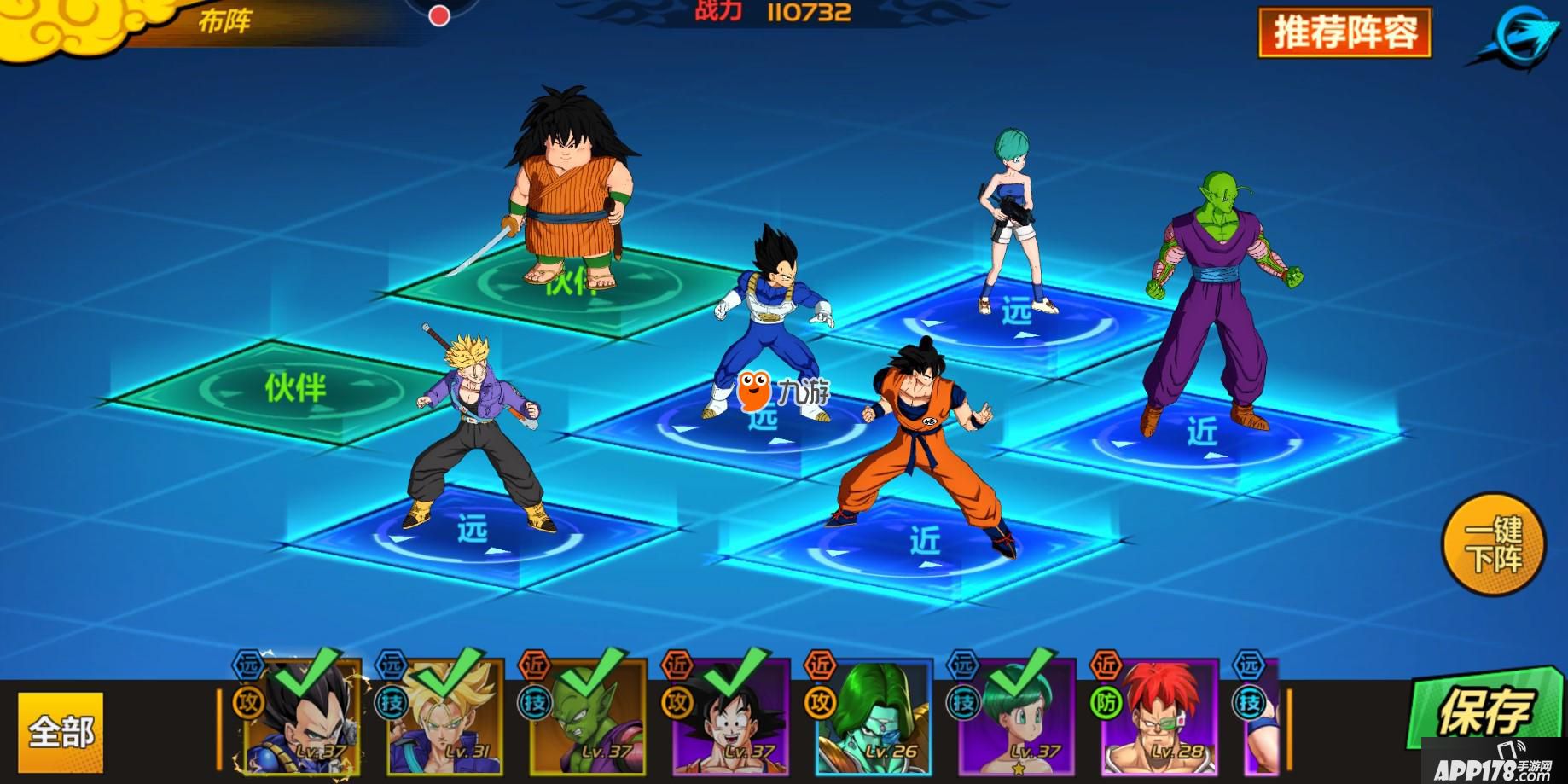Select Bulma's 远 formation tile
1568x784 pixels.
point(1015,316)
